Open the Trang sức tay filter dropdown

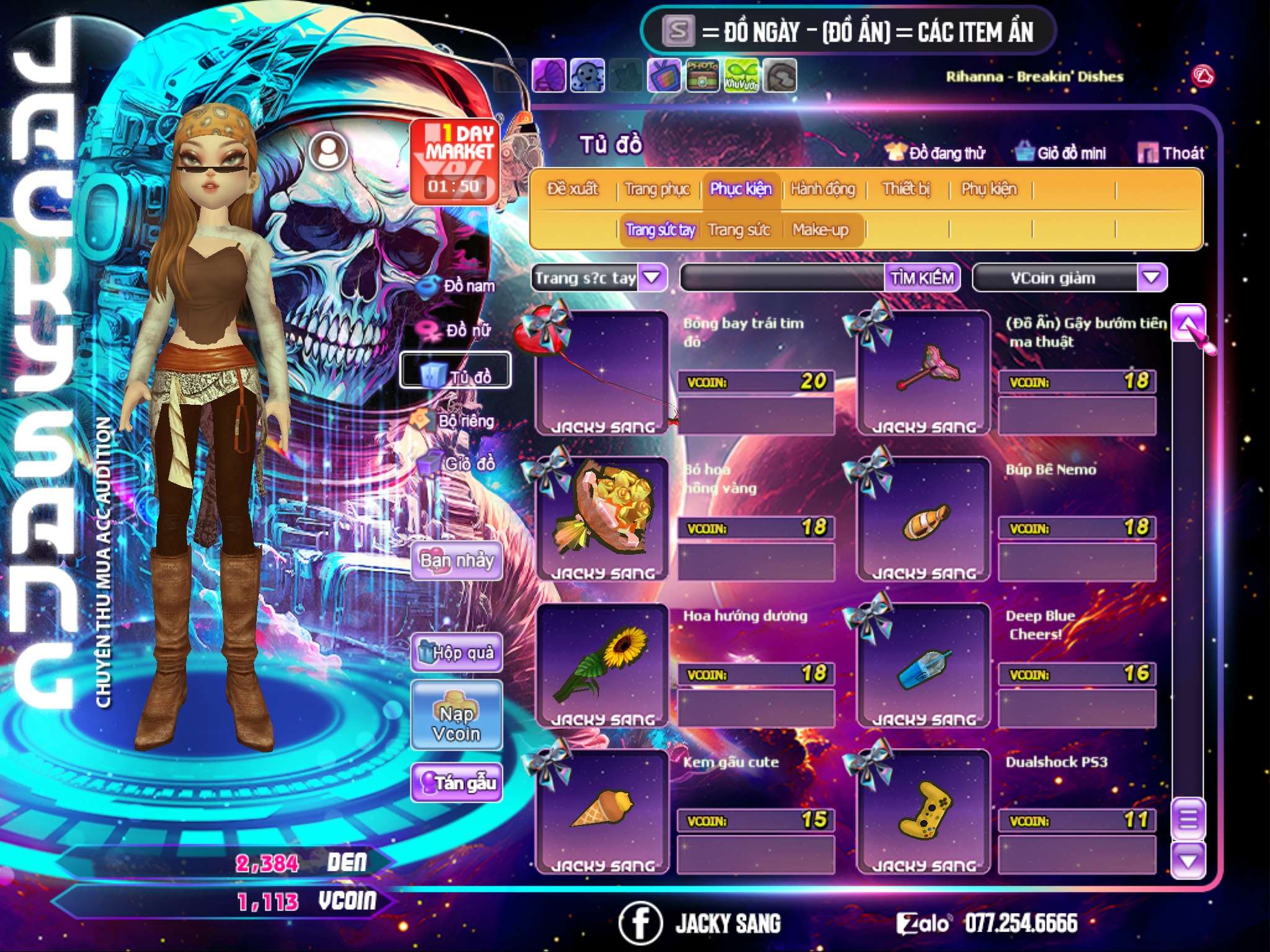[x=652, y=278]
